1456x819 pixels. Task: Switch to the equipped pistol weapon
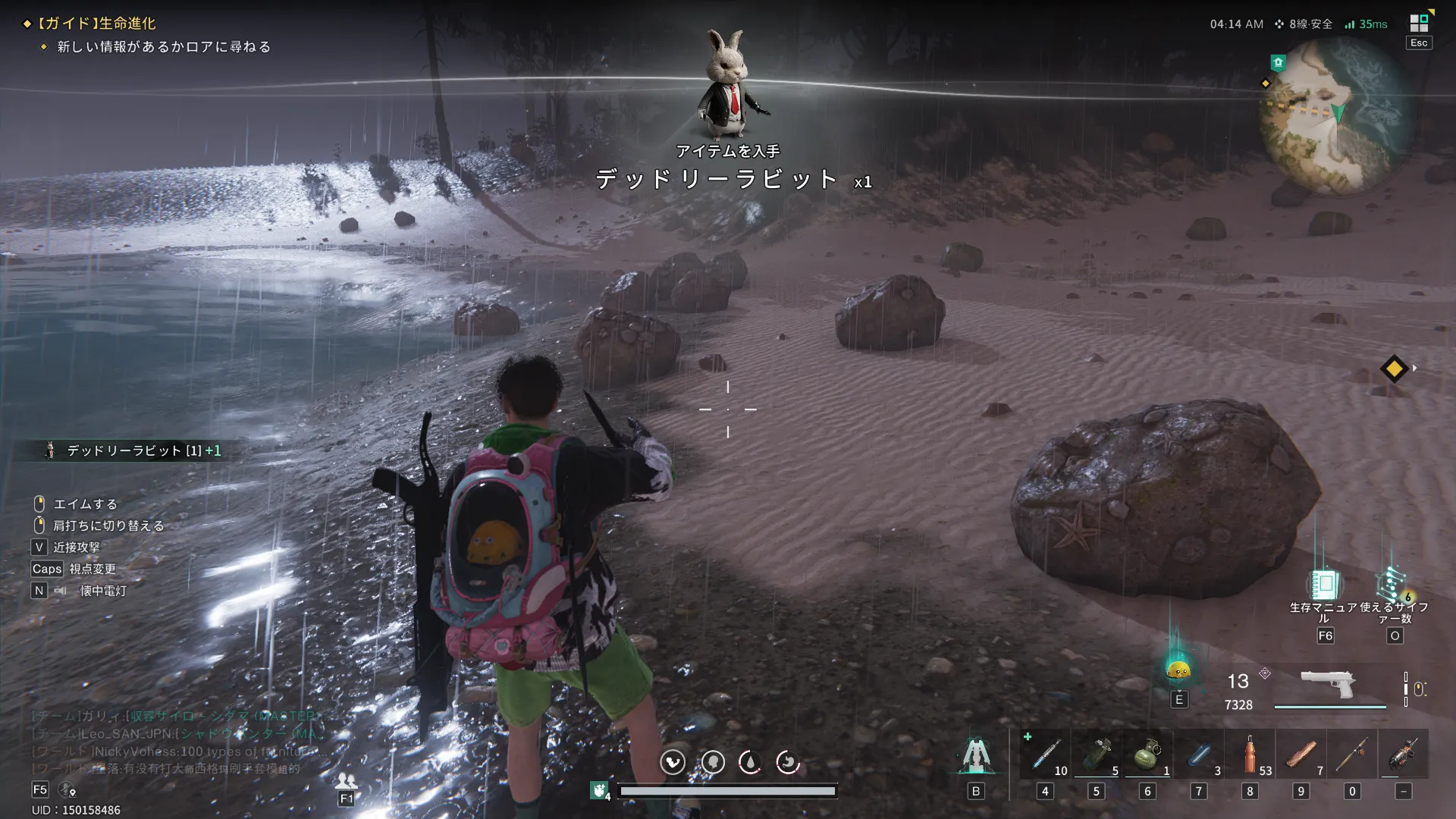pyautogui.click(x=1328, y=685)
